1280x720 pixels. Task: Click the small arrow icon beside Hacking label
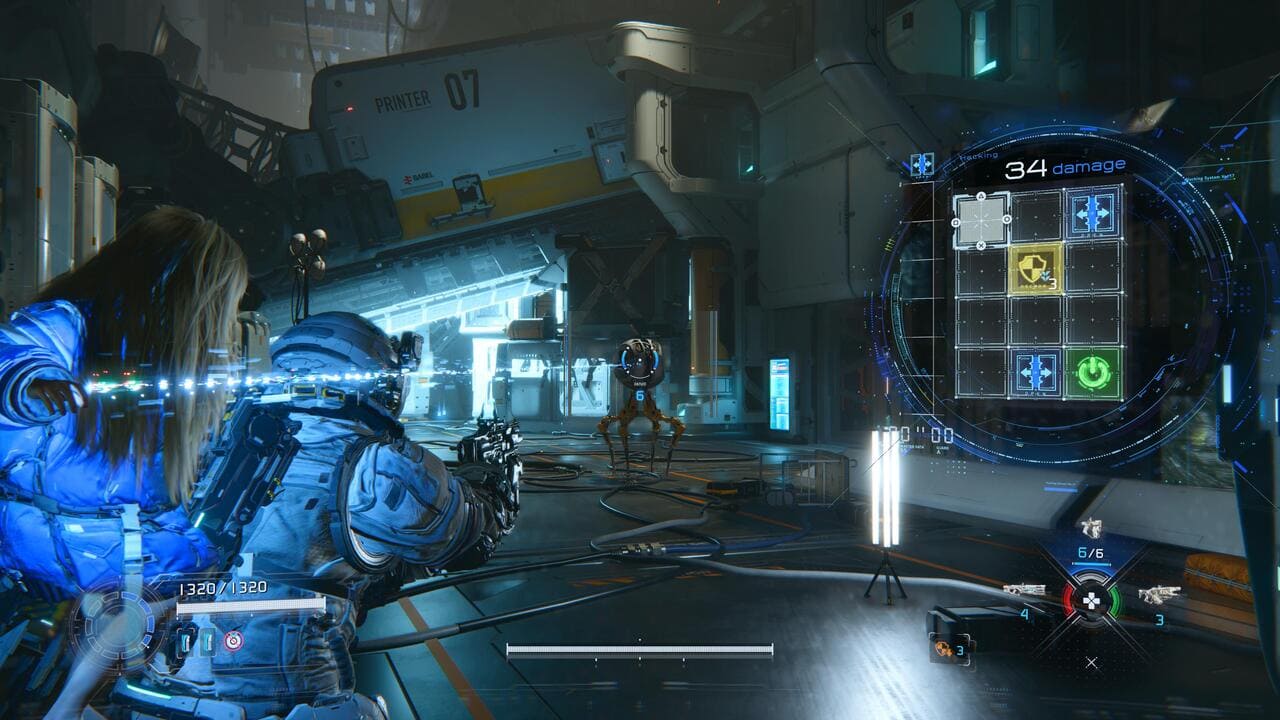(x=921, y=164)
